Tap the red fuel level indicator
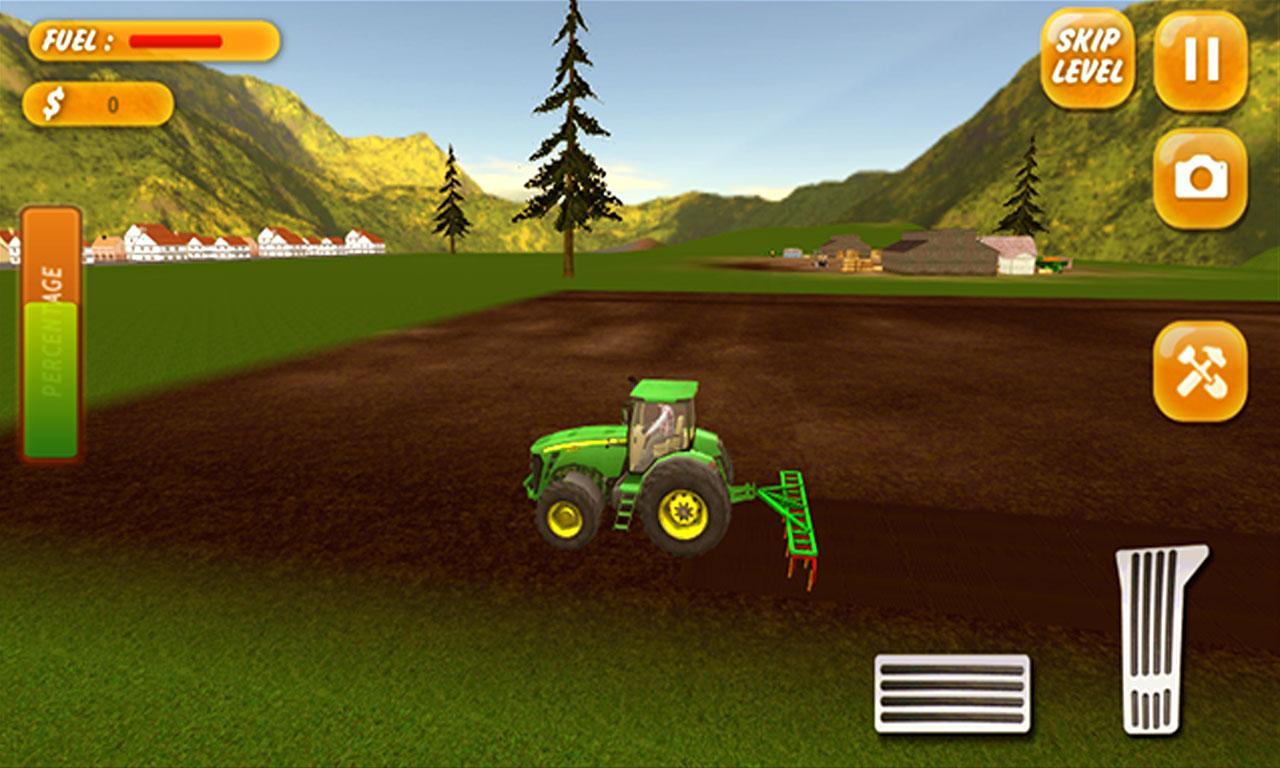The width and height of the screenshot is (1280, 768). pyautogui.click(x=175, y=40)
